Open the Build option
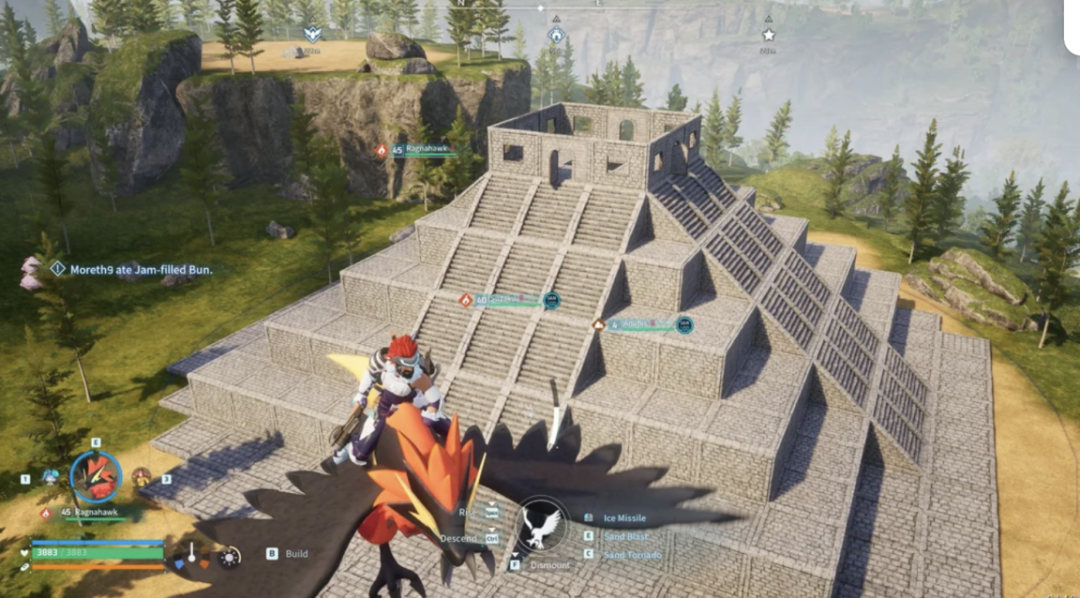The image size is (1080, 598). 296,553
